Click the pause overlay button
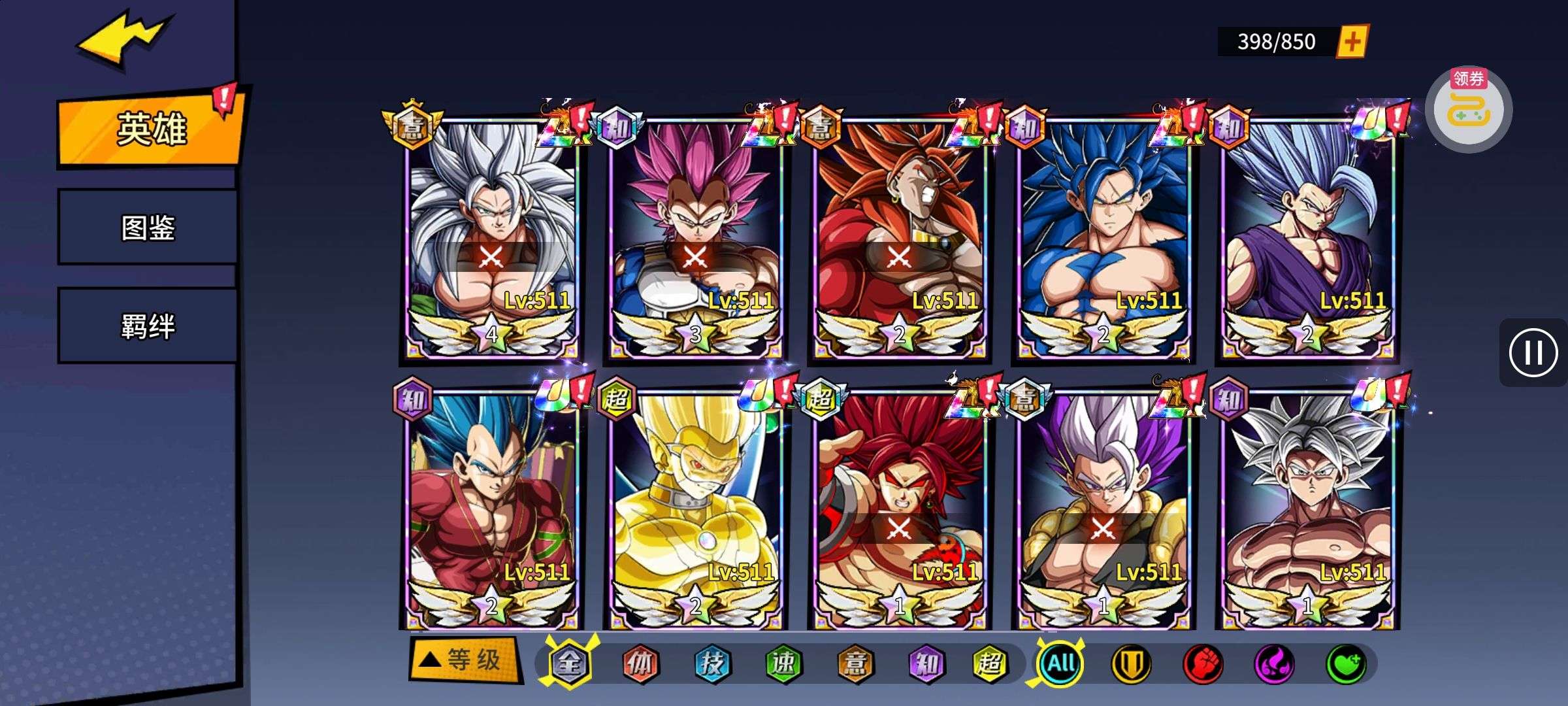 tap(1533, 352)
